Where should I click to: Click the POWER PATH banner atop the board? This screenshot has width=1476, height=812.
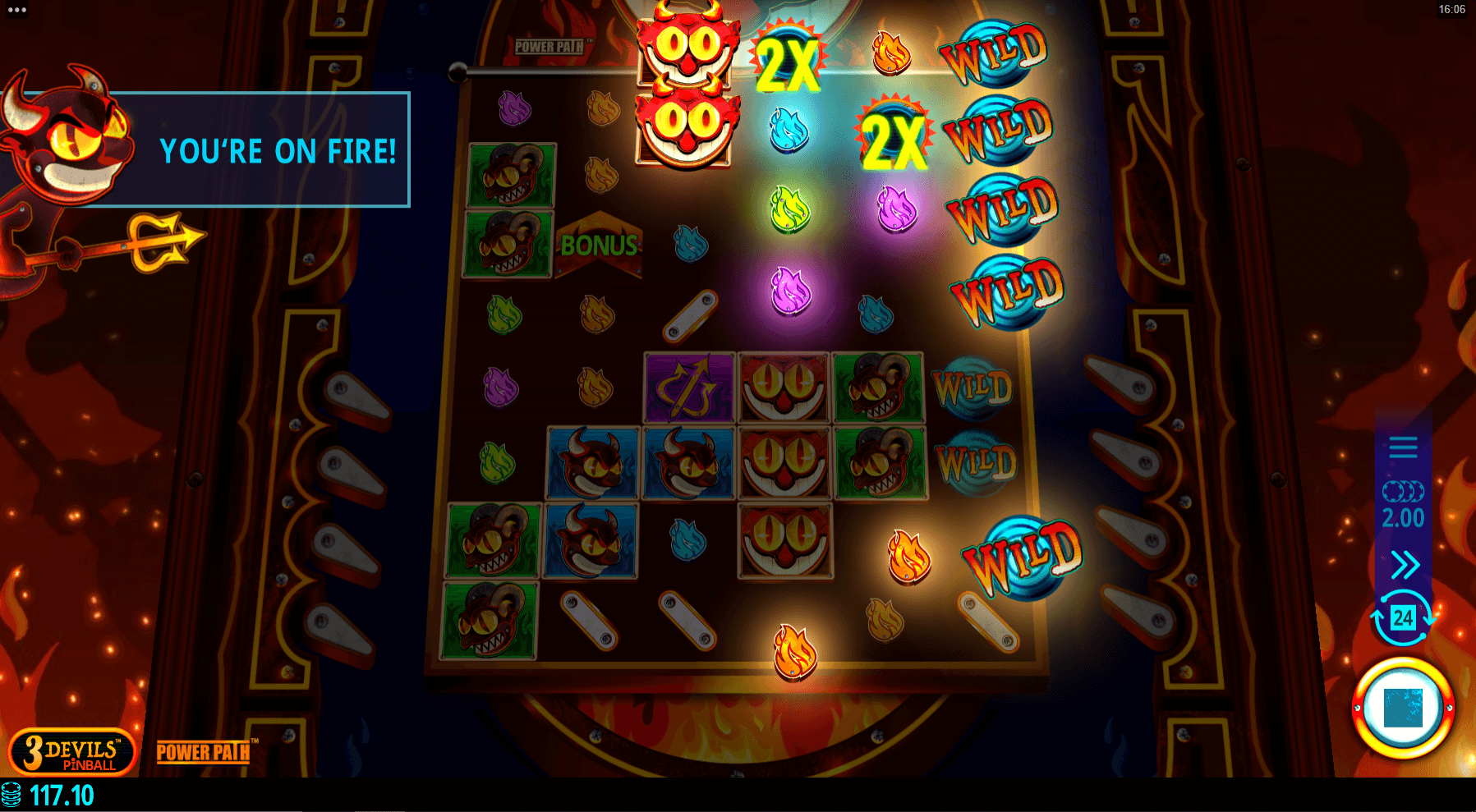pos(551,47)
